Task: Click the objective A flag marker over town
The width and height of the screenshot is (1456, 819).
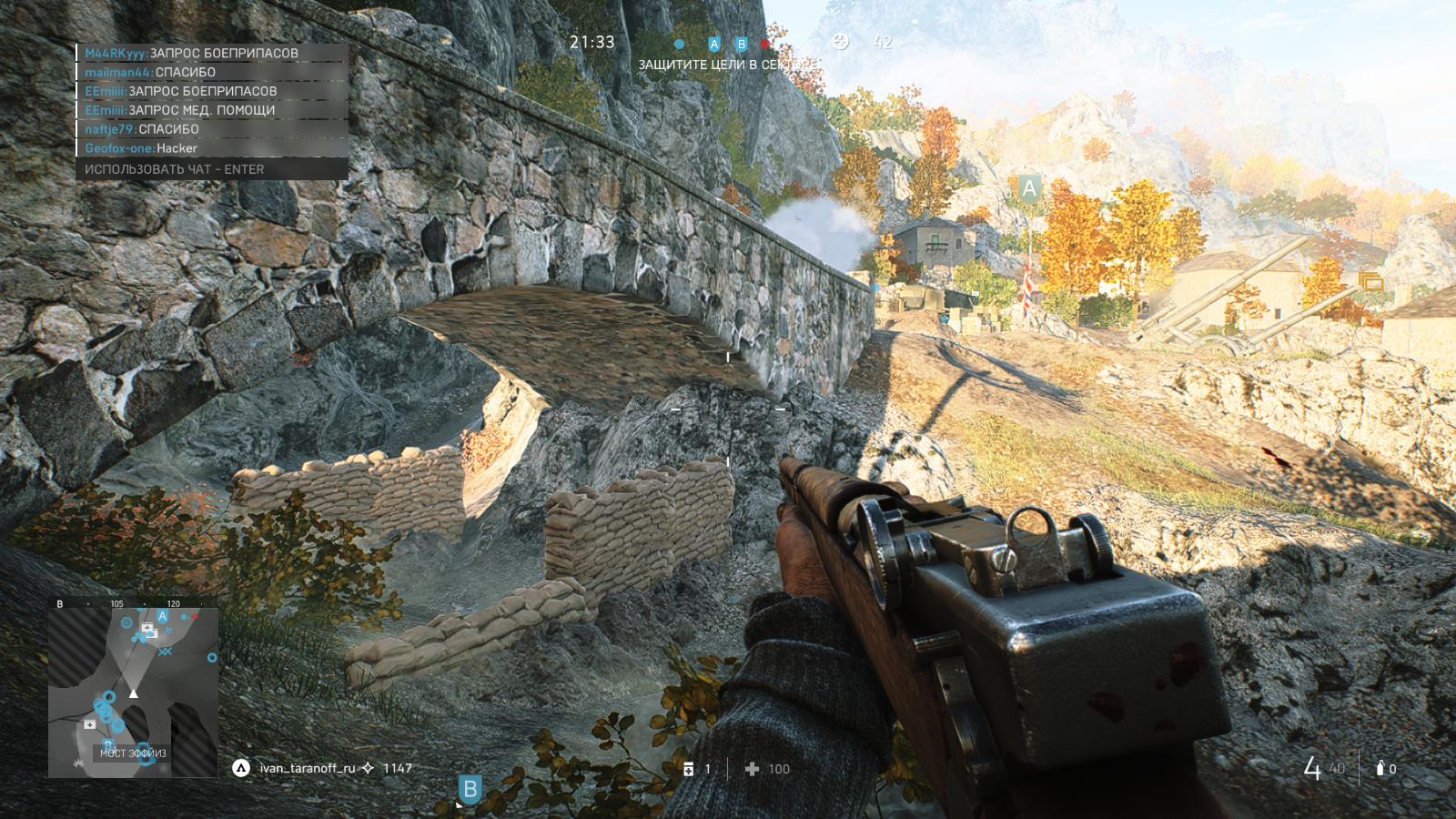Action: [x=1029, y=188]
